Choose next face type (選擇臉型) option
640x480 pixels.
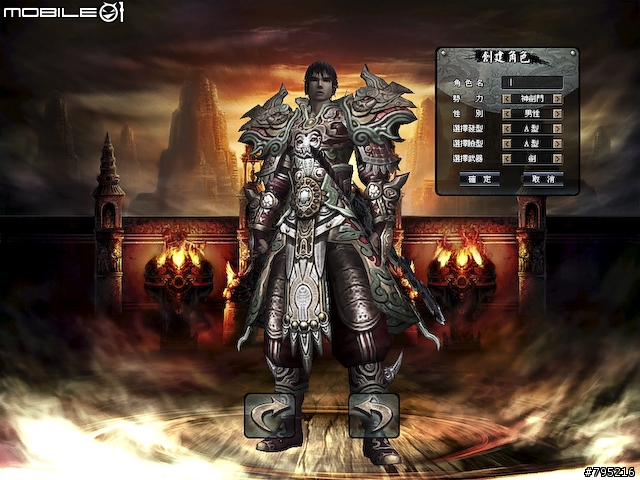click(557, 143)
